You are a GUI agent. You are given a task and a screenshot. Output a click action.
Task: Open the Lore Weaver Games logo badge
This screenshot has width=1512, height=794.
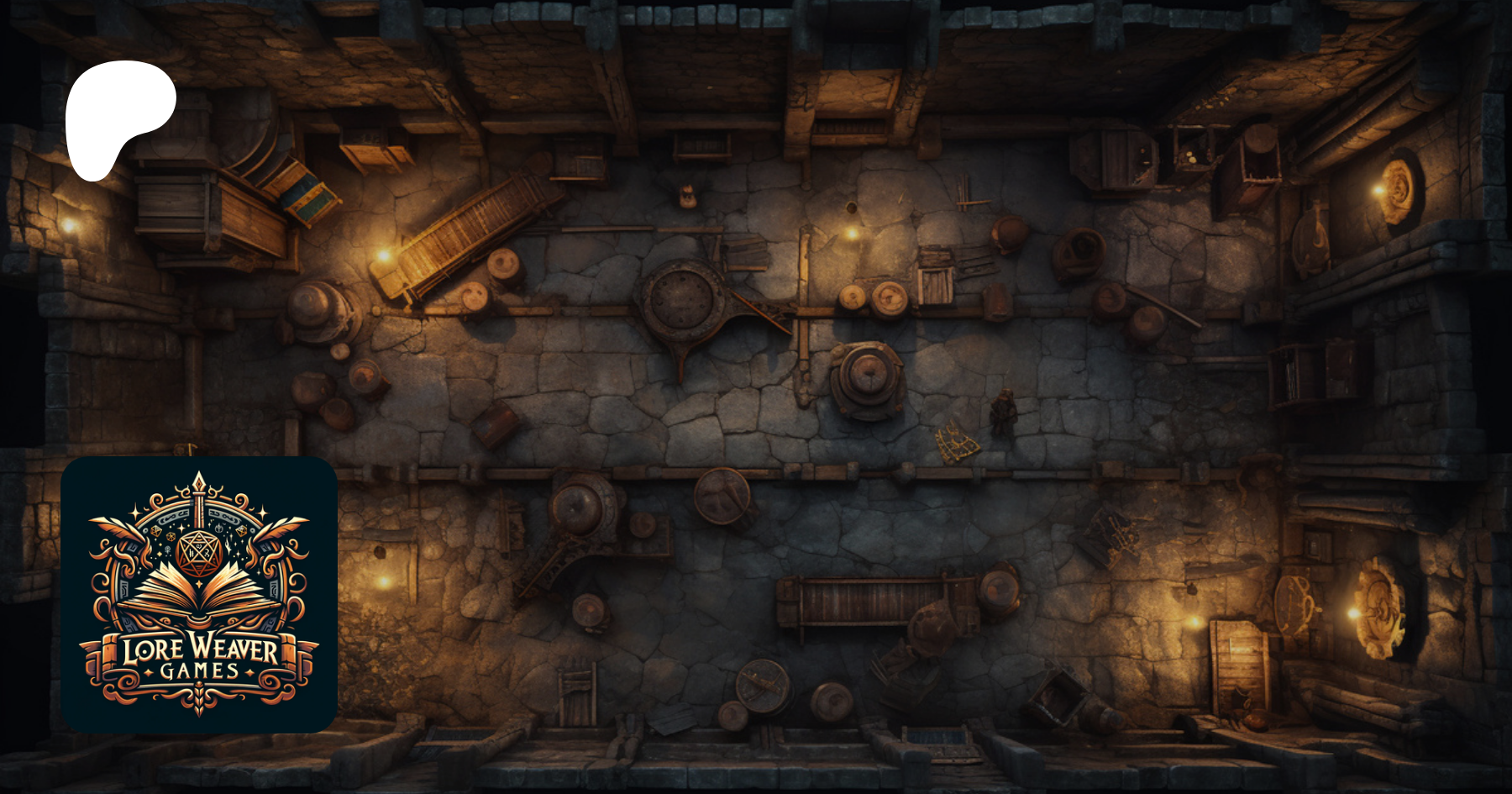(x=199, y=594)
